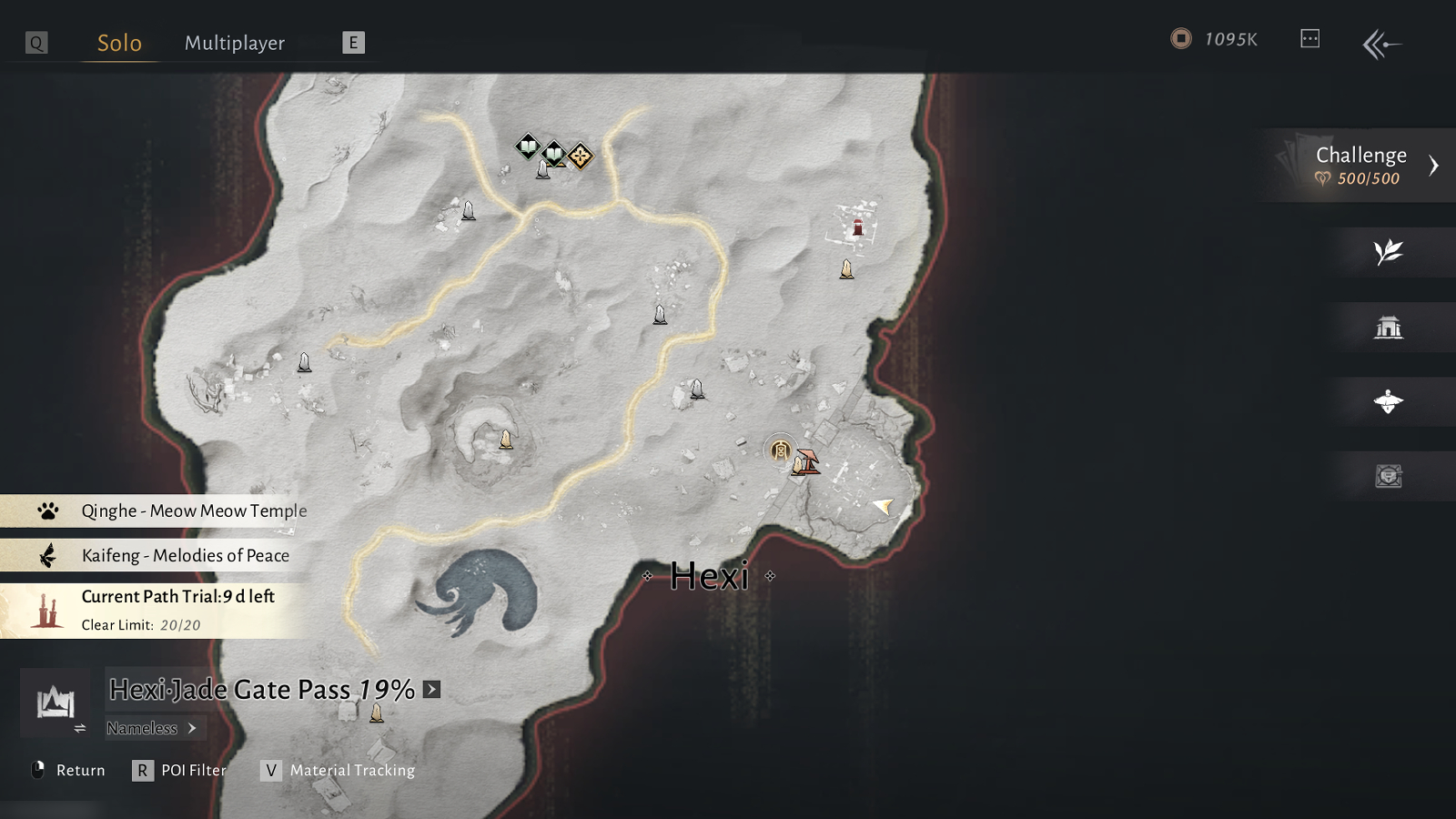Expand Hexi·Jade Gate Pass exploration details
This screenshot has width=1456, height=819.
pyautogui.click(x=432, y=690)
